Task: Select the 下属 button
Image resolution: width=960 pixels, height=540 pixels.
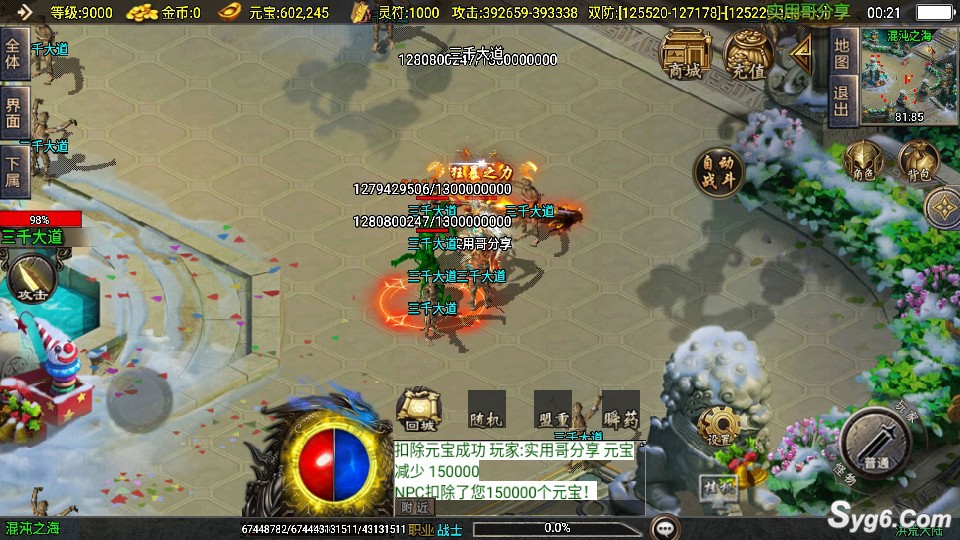Action: [14, 170]
